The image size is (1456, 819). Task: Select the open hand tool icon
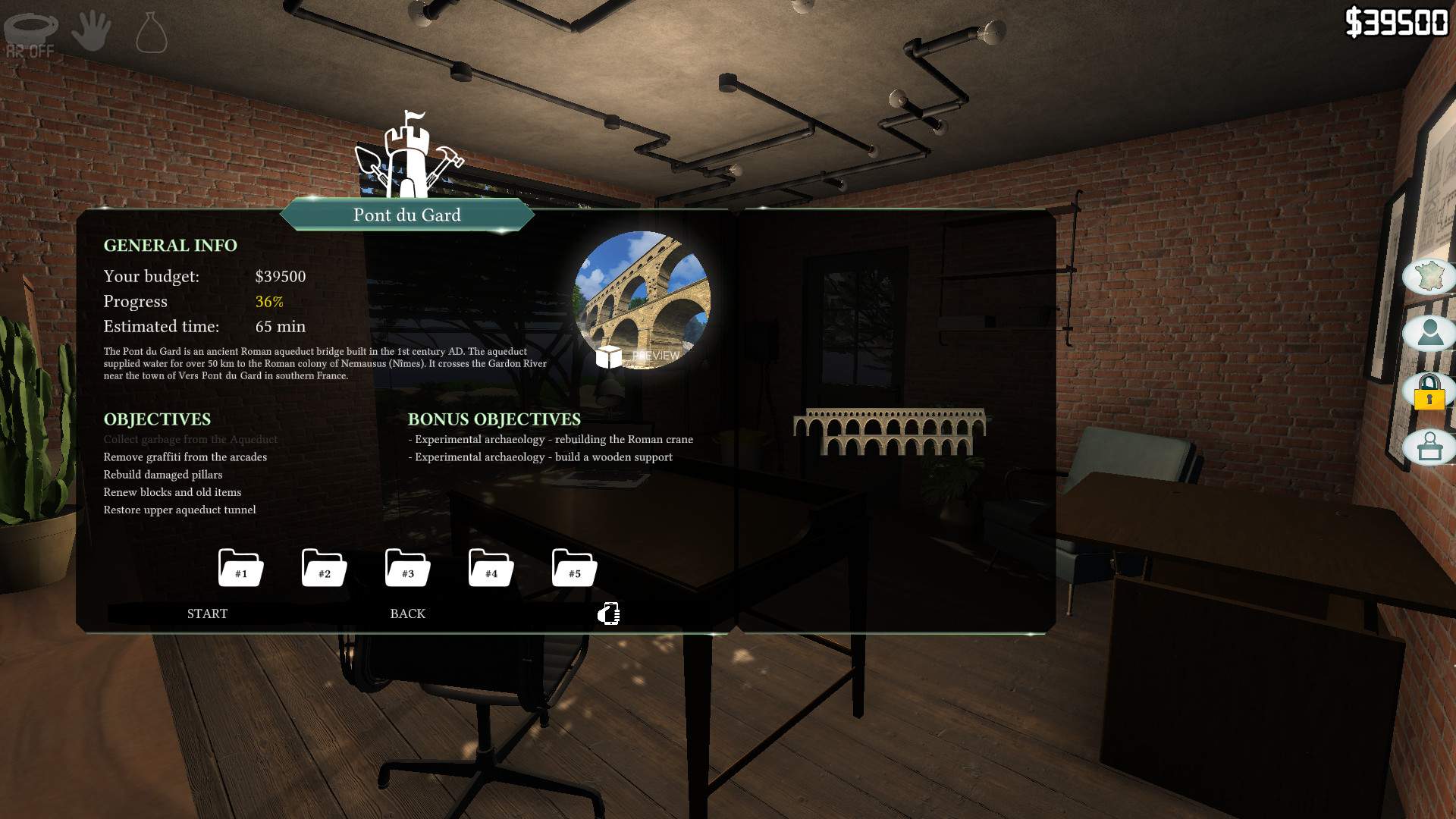pyautogui.click(x=91, y=30)
